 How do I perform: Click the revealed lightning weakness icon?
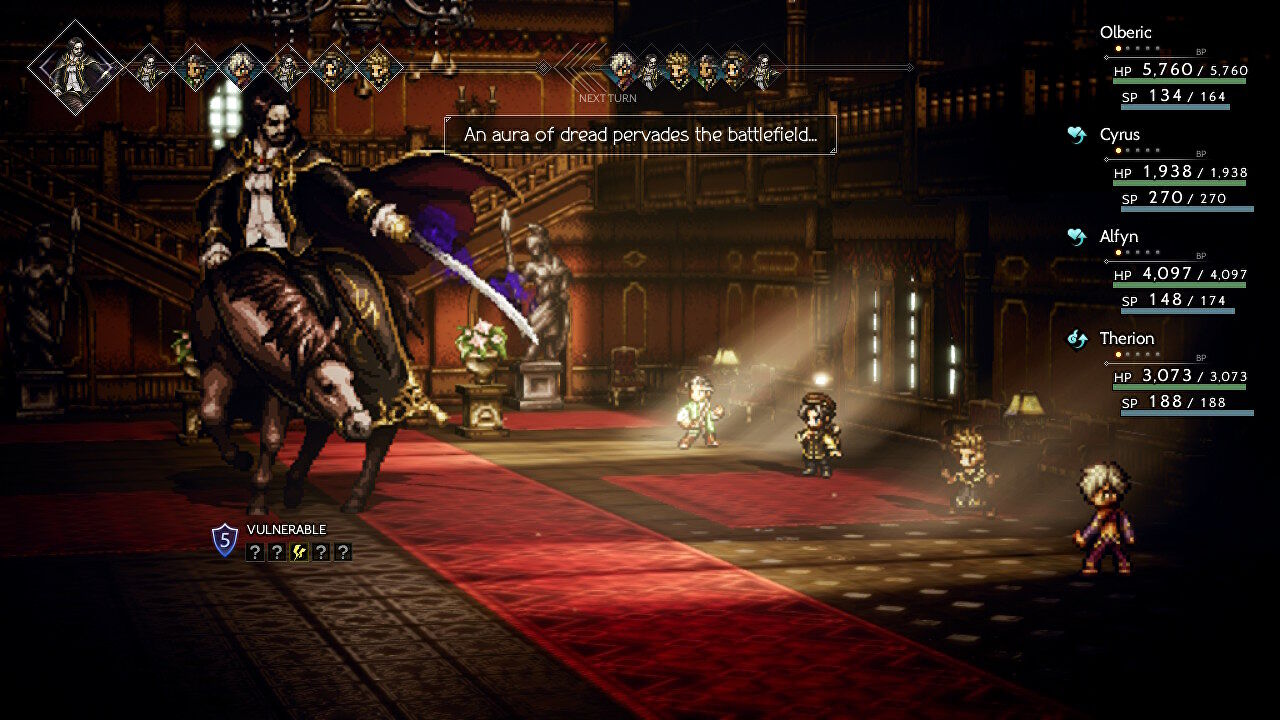[x=299, y=552]
